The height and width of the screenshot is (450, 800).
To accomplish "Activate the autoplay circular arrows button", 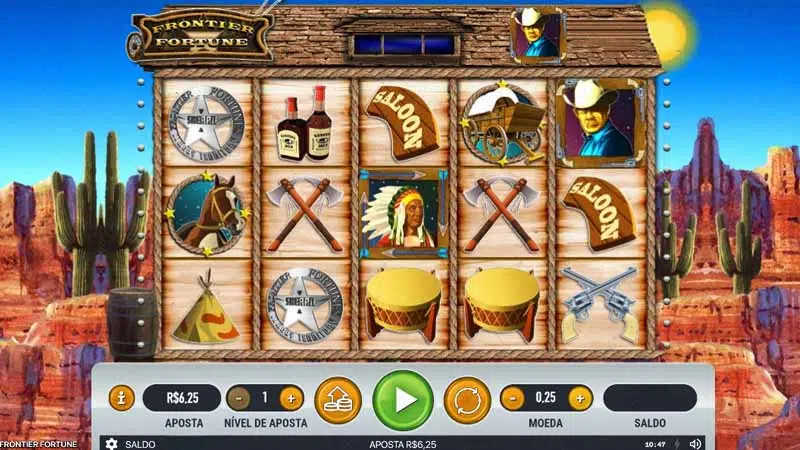I will pos(467,399).
